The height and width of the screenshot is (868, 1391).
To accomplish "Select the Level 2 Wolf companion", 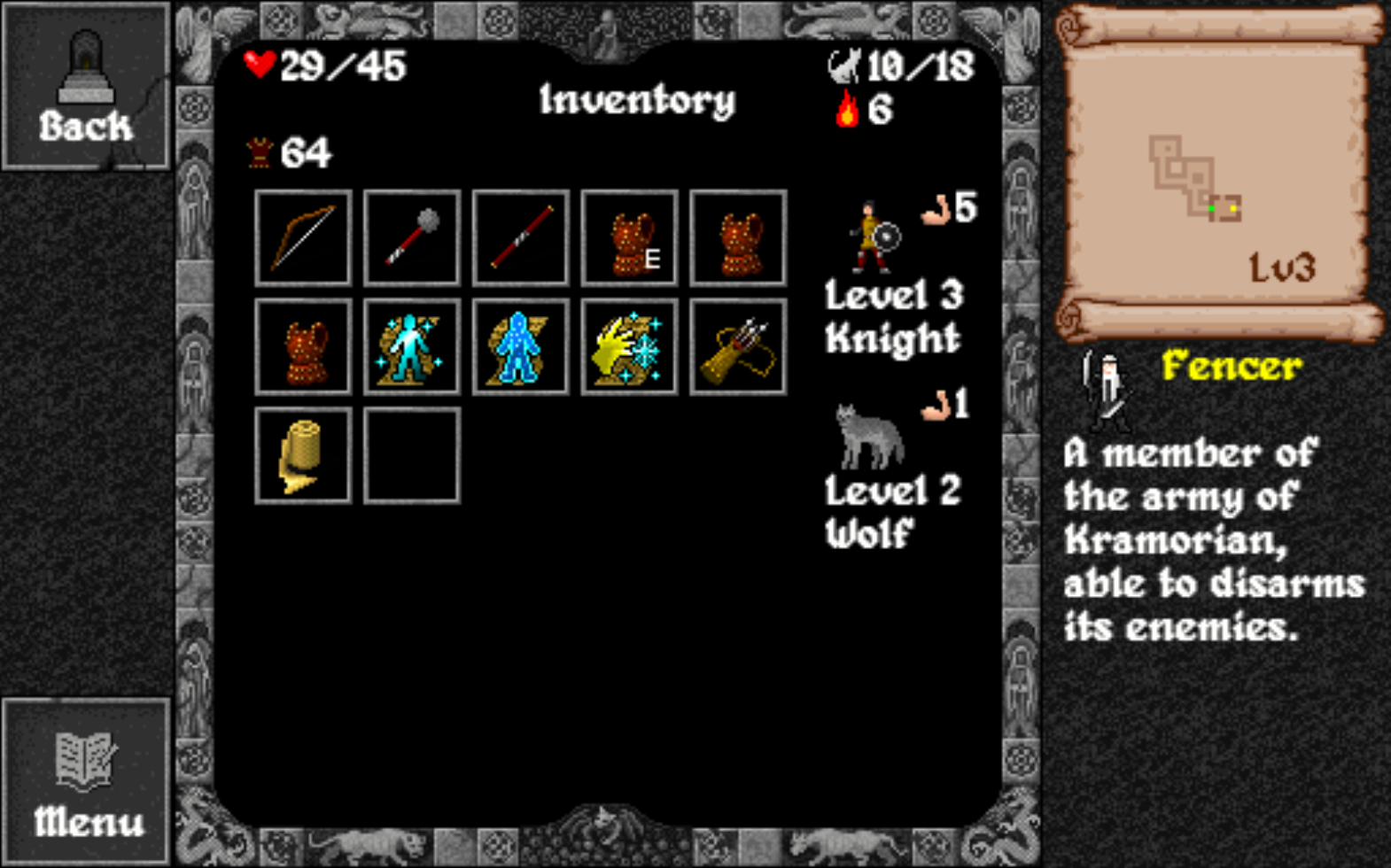I will [x=870, y=436].
